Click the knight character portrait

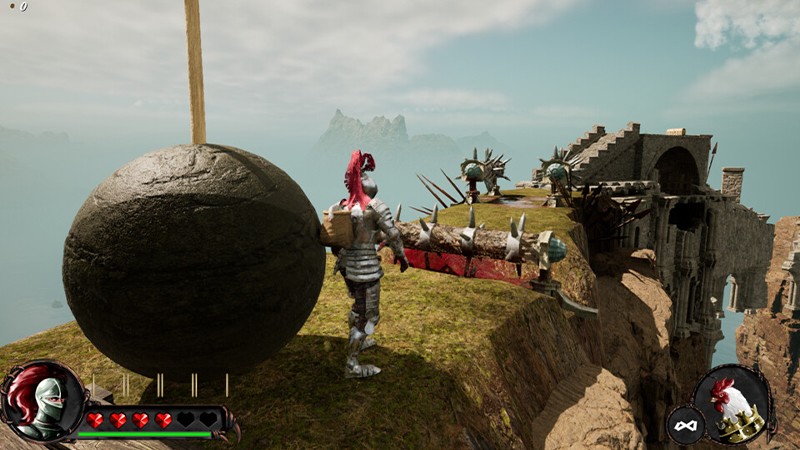pyautogui.click(x=42, y=401)
